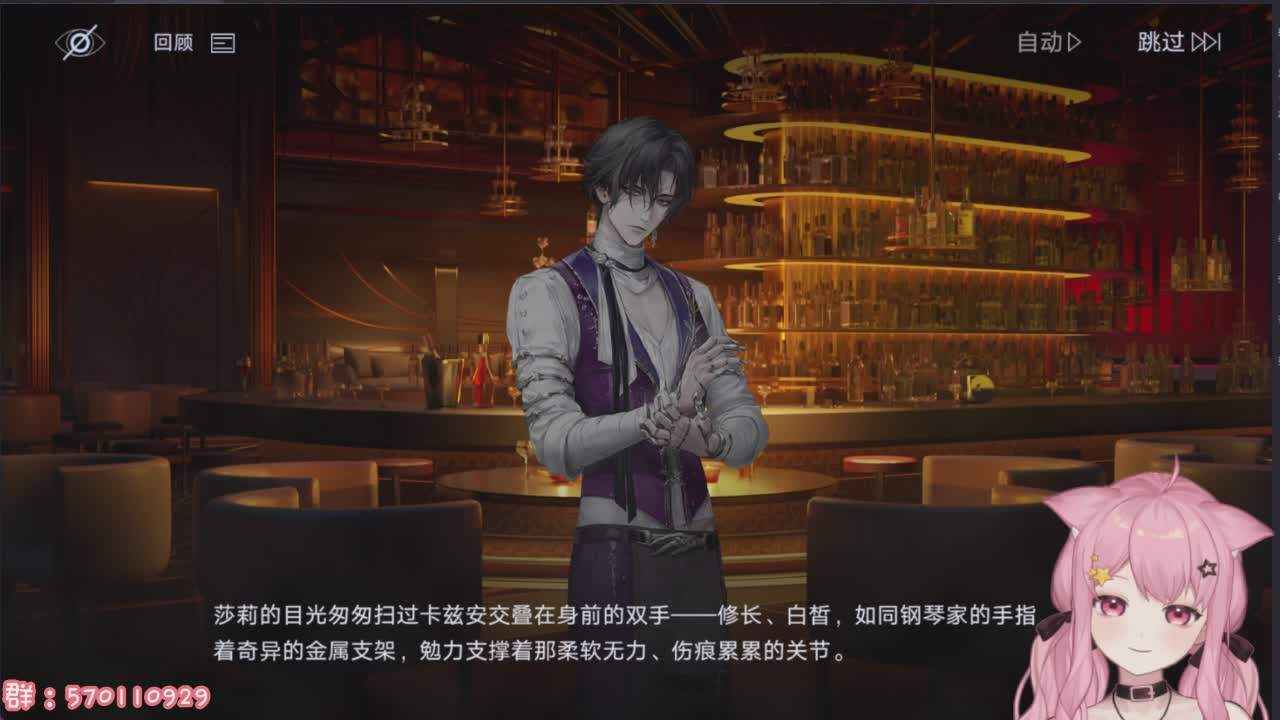
Task: Skip dialogue with the 跳过 button
Action: click(x=1178, y=42)
